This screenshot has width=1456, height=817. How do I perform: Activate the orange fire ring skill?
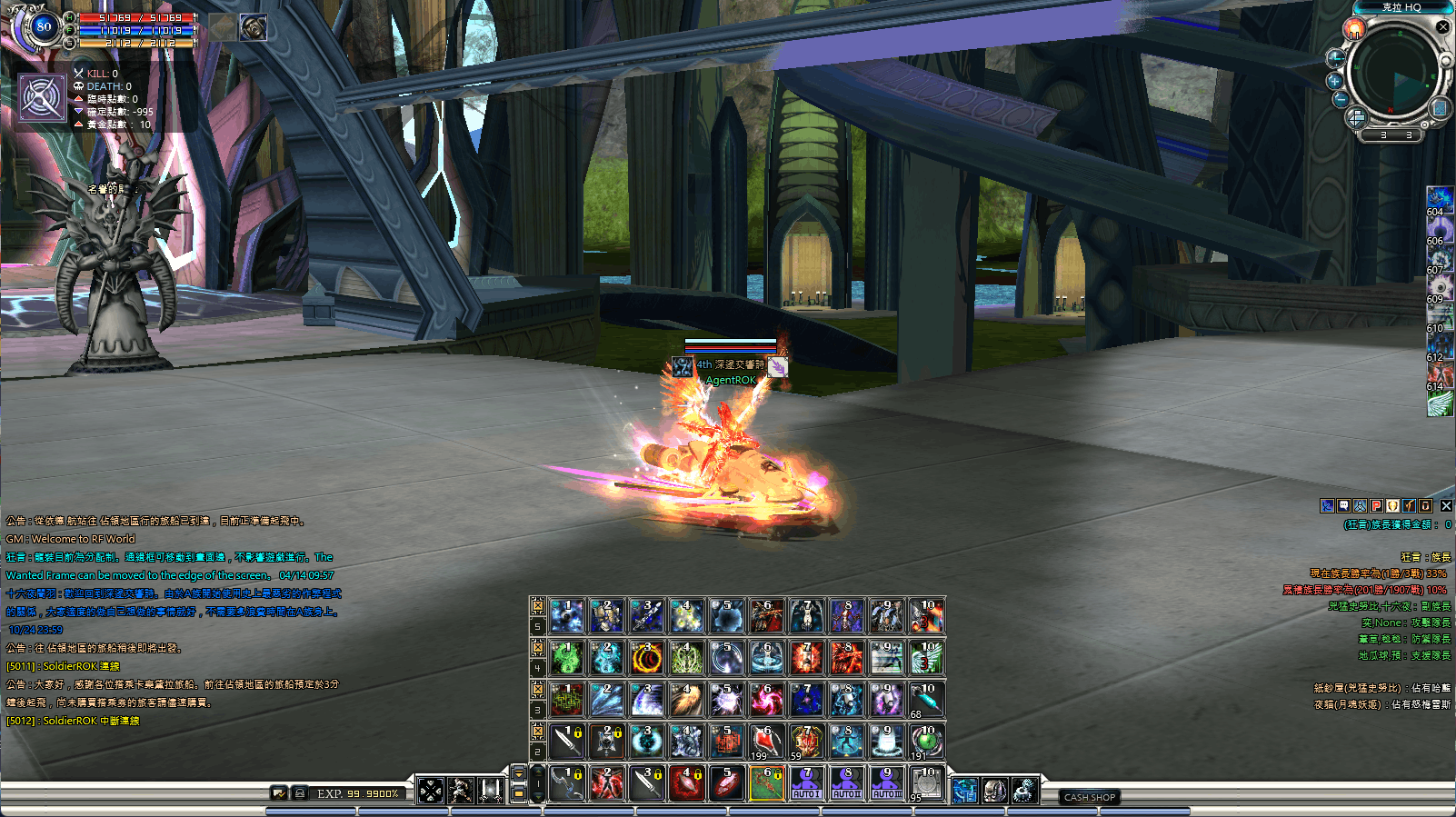pyautogui.click(x=646, y=658)
